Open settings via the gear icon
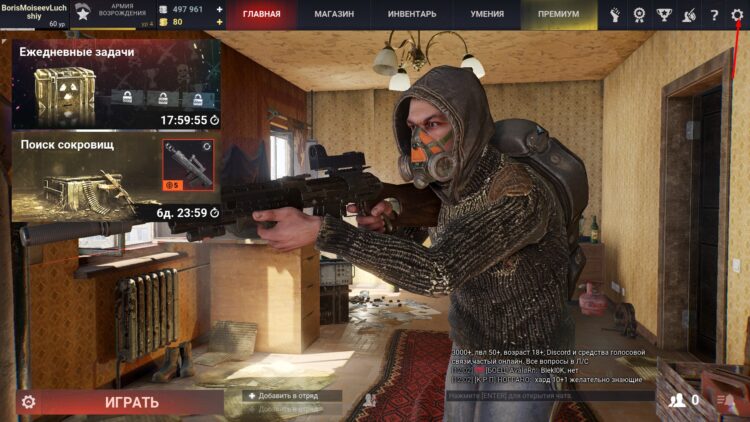This screenshot has width=750, height=422. click(737, 15)
